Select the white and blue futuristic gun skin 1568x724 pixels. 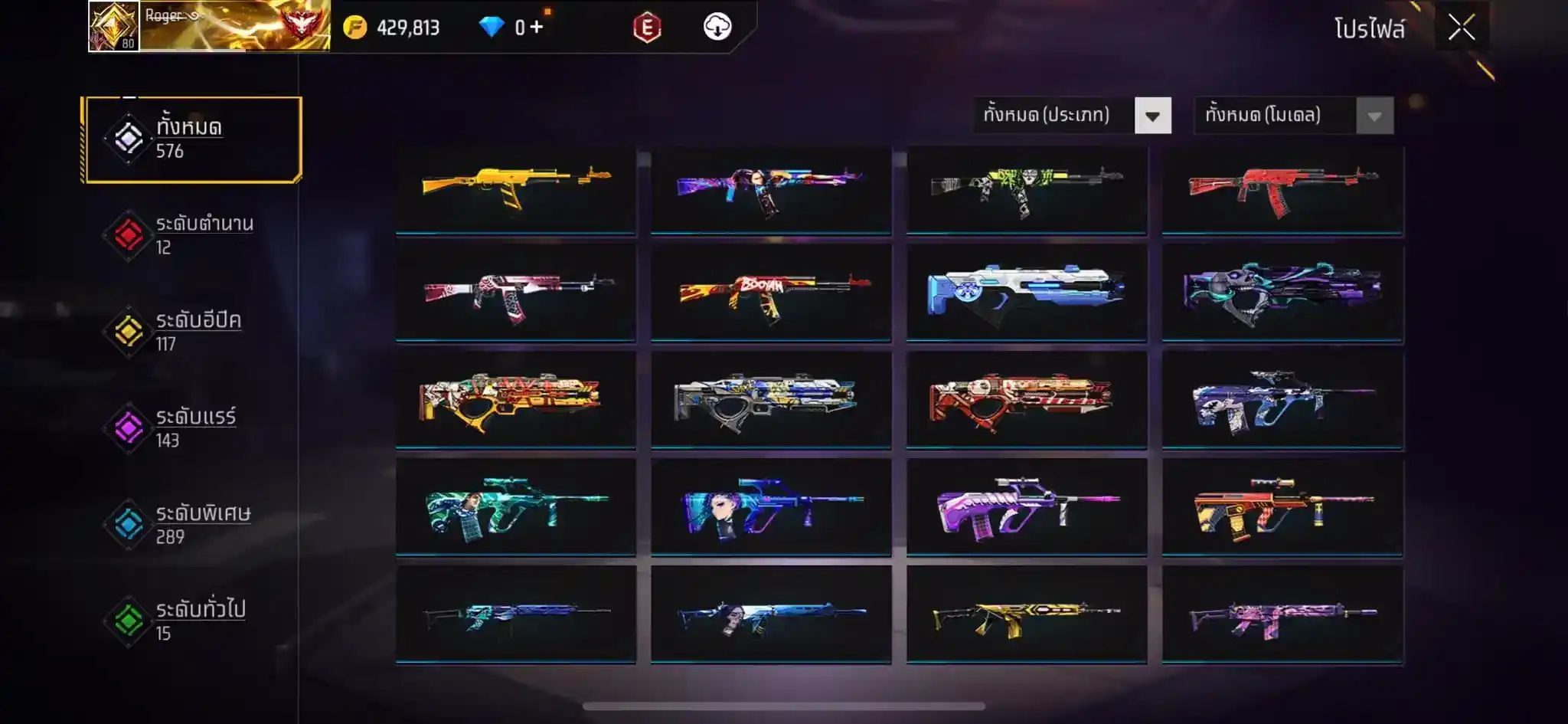pos(1026,293)
